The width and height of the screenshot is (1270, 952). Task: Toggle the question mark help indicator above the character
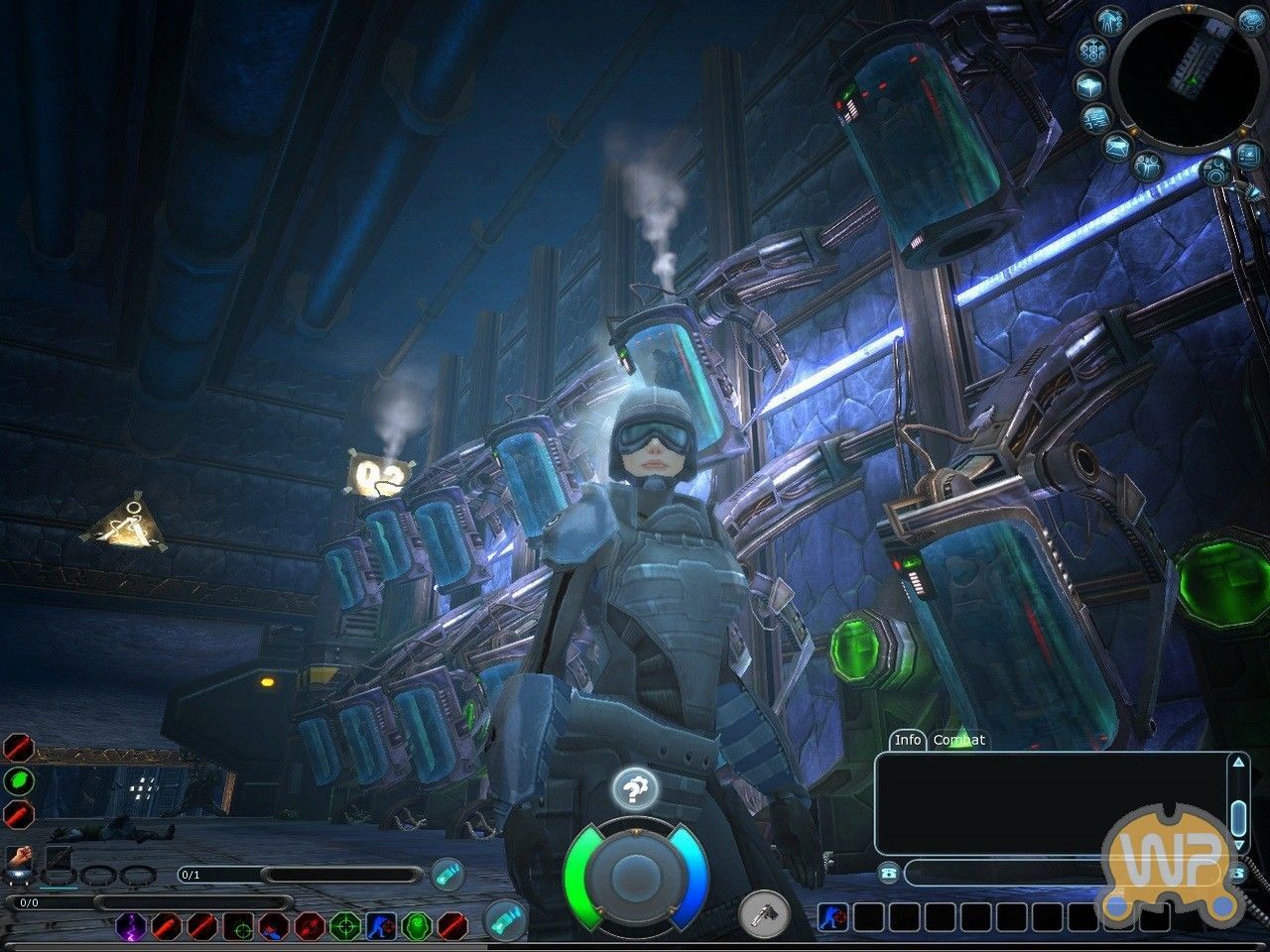click(635, 790)
